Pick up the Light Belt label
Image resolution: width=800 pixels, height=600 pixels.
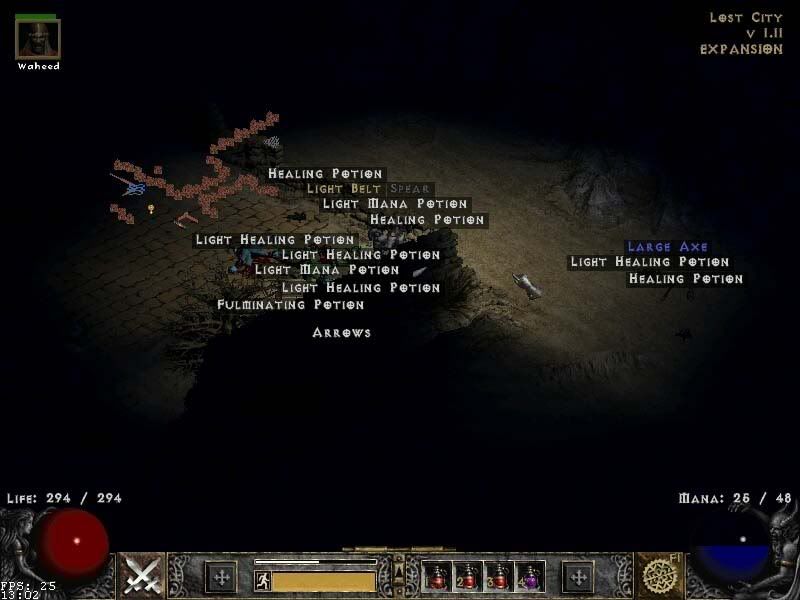click(344, 188)
